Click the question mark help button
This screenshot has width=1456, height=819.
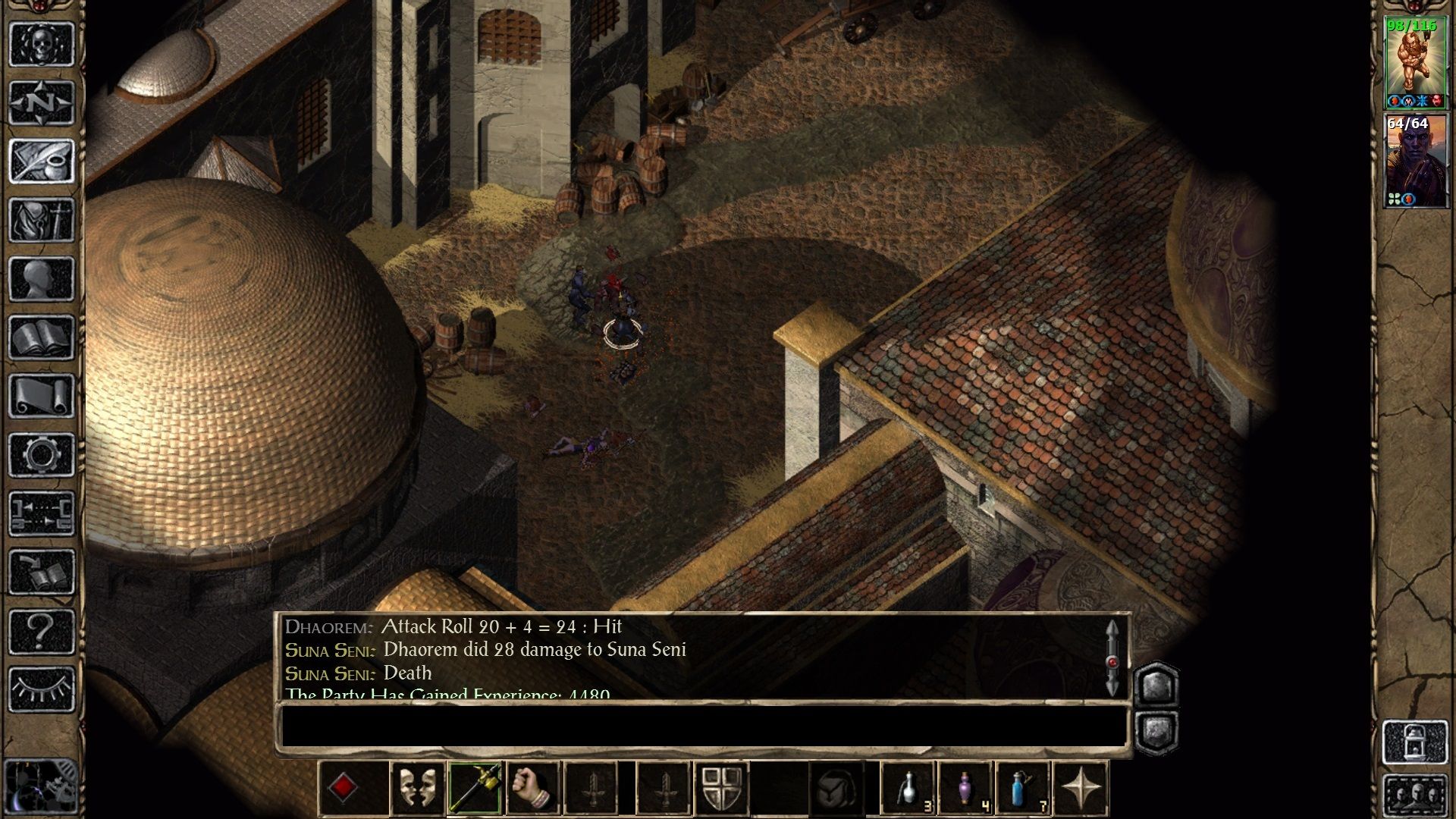coord(42,631)
